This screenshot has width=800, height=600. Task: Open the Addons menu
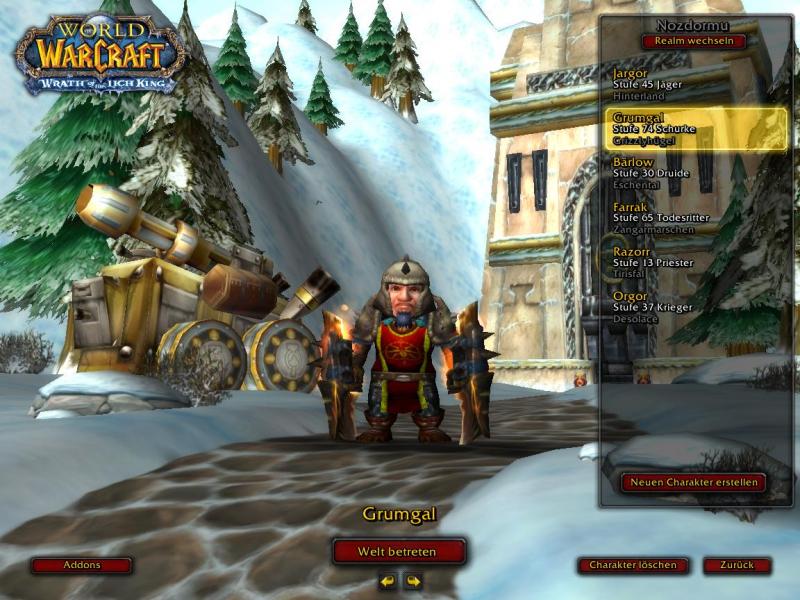[82, 565]
